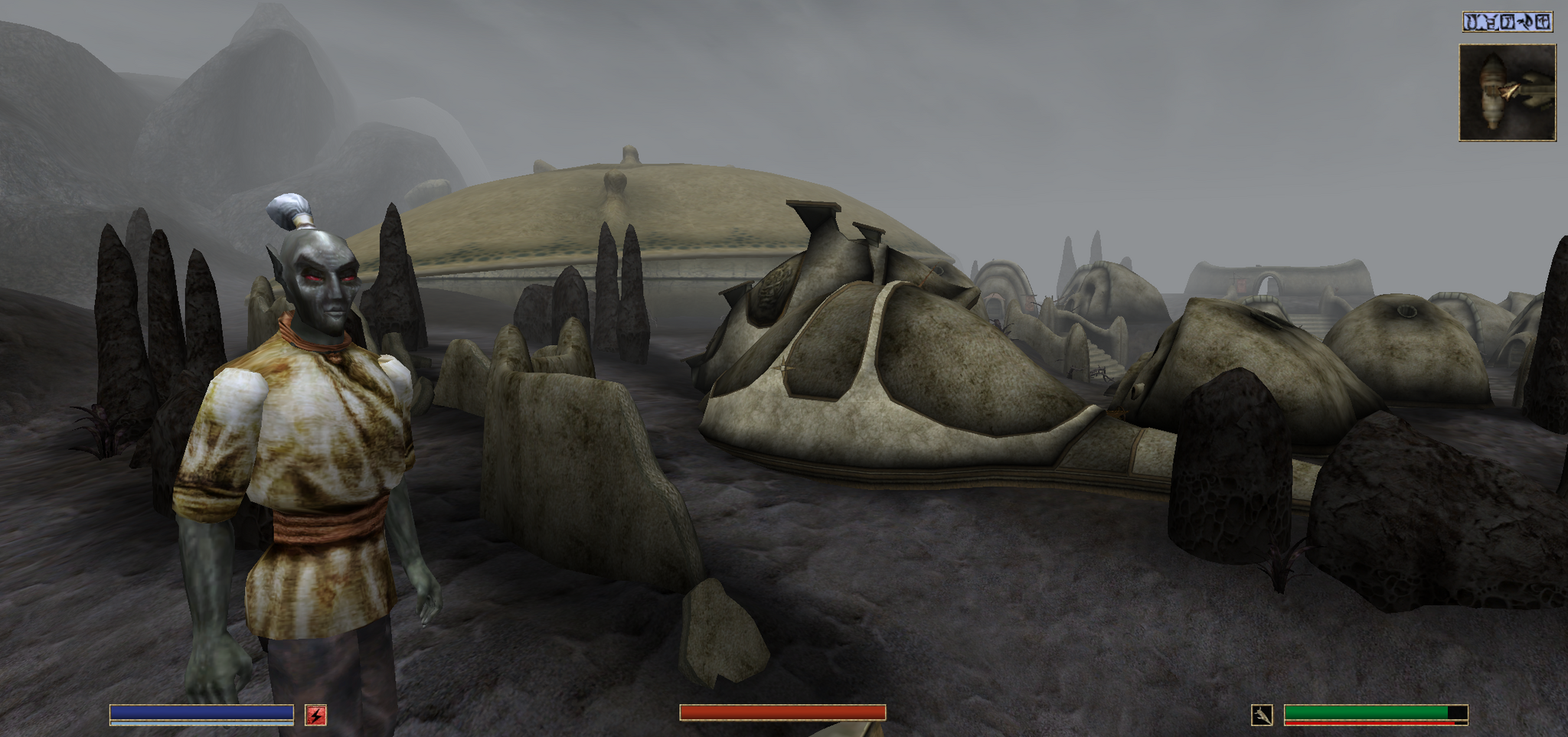The width and height of the screenshot is (1568, 737).
Task: Select the red lightning bolt spell icon
Action: pos(316,715)
